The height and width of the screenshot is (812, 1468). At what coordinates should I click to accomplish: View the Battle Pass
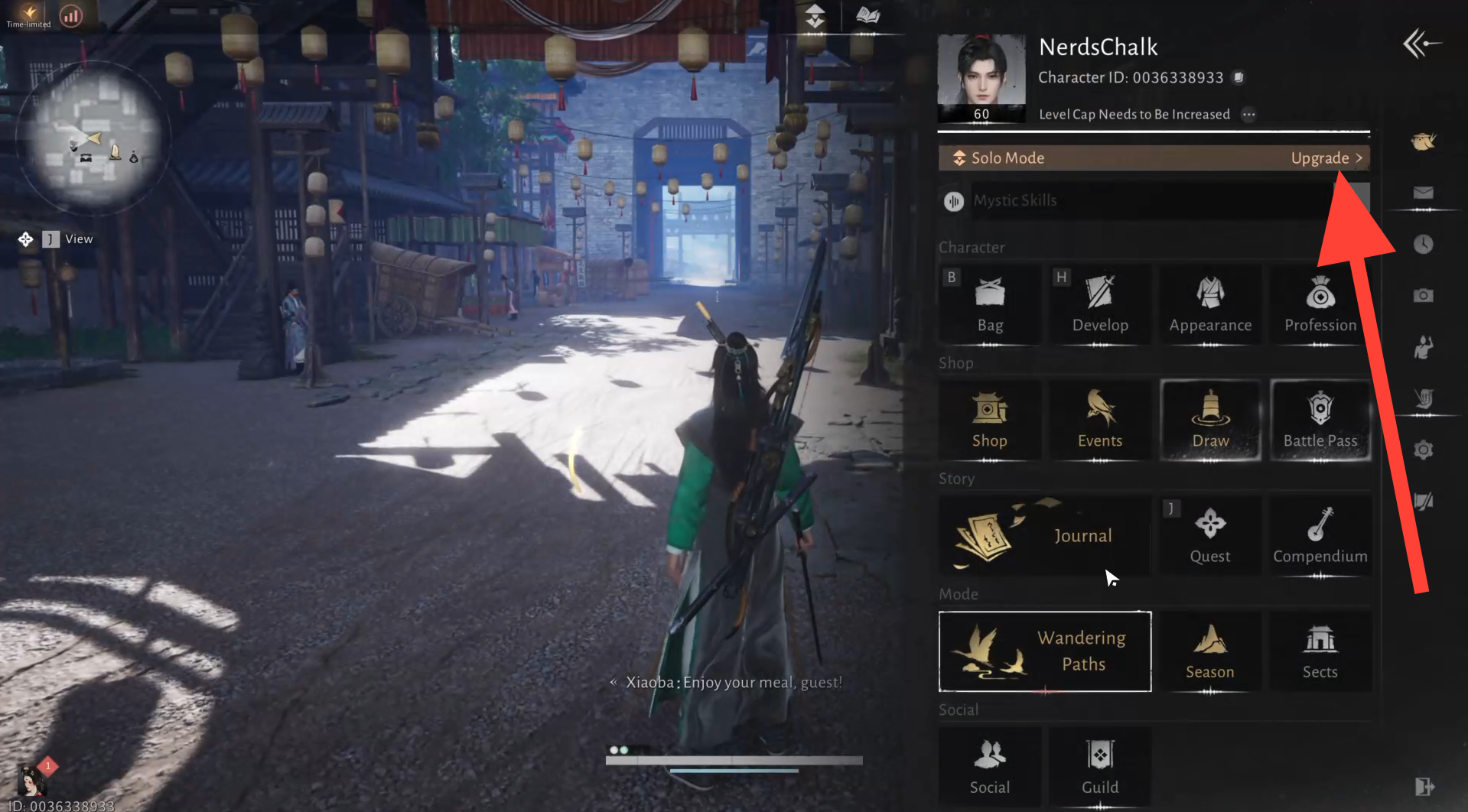coord(1320,421)
